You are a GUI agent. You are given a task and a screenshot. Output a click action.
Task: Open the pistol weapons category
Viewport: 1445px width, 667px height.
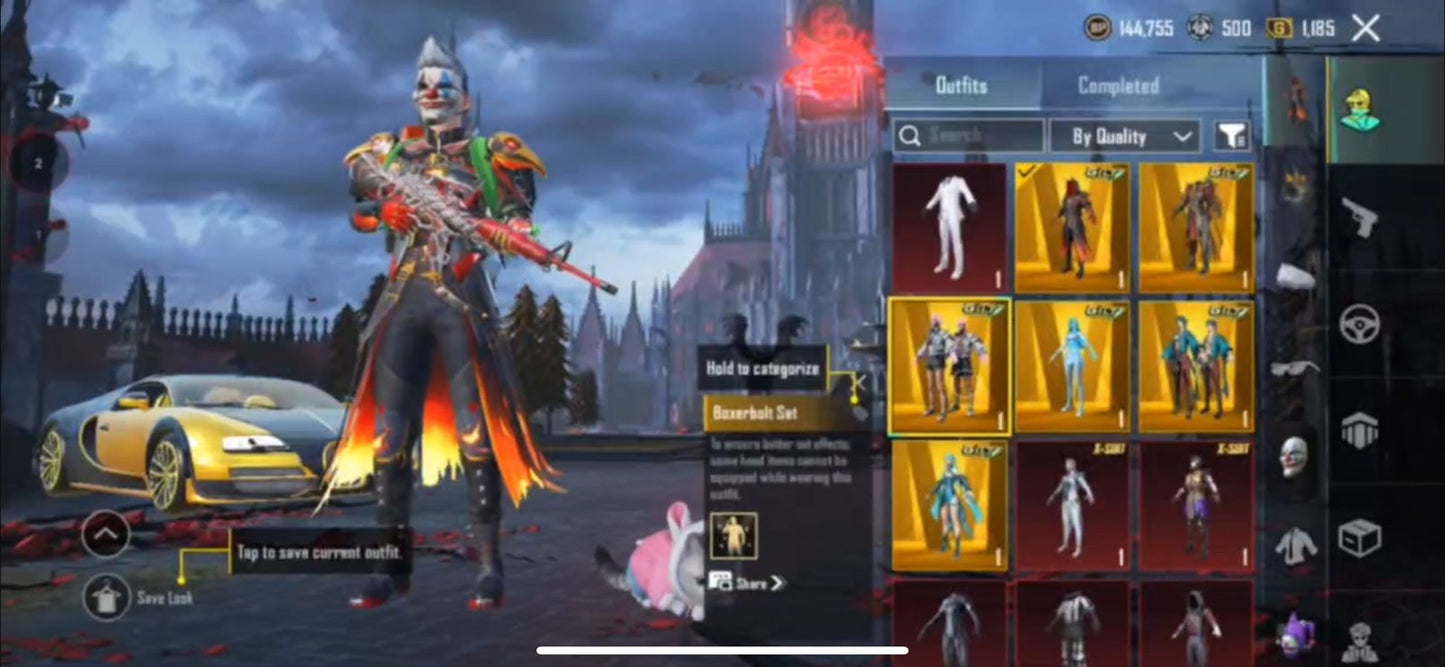[x=1360, y=216]
